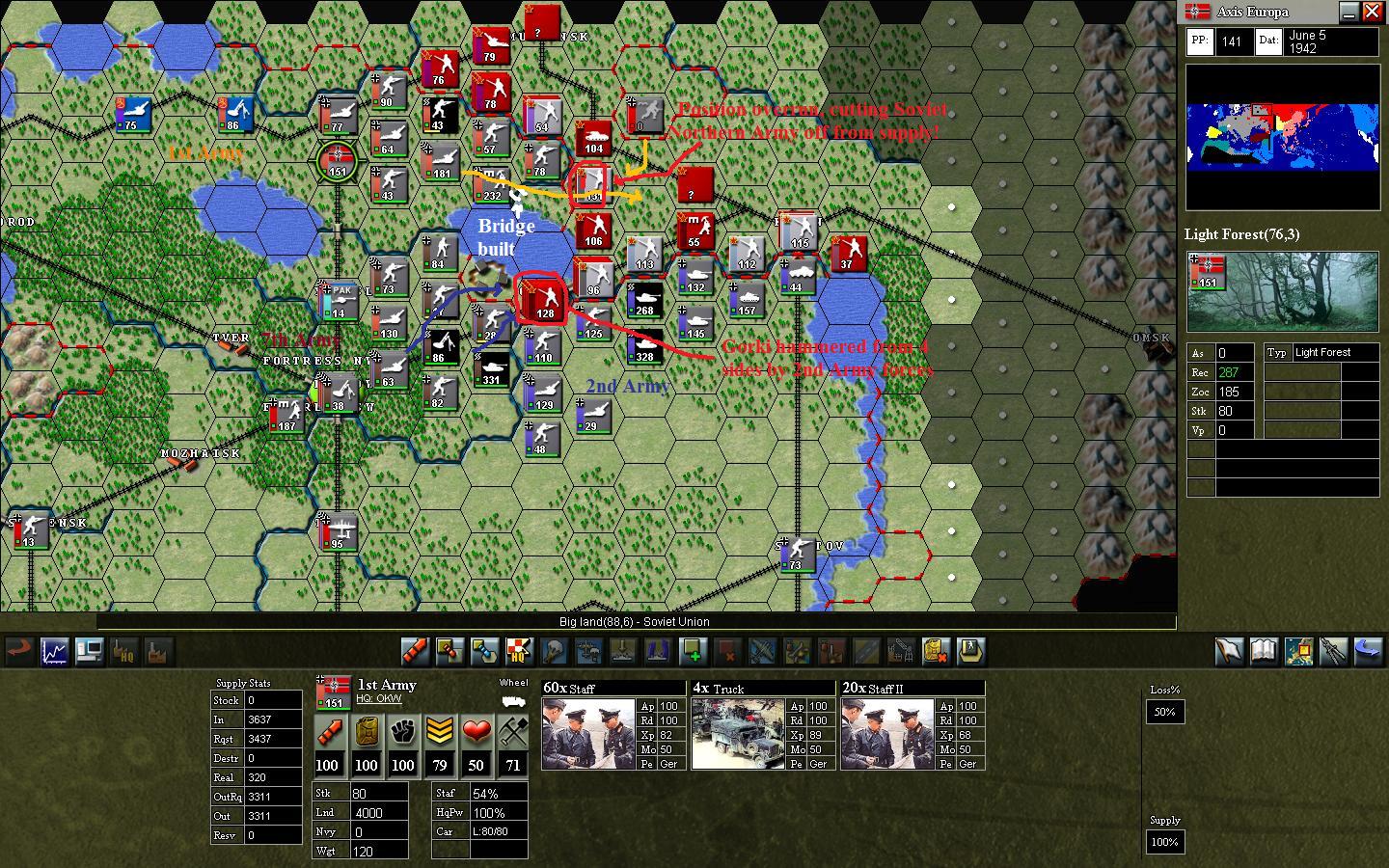The image size is (1389, 868).
Task: Disband unit using the red X icon
Action: pyautogui.click(x=730, y=652)
